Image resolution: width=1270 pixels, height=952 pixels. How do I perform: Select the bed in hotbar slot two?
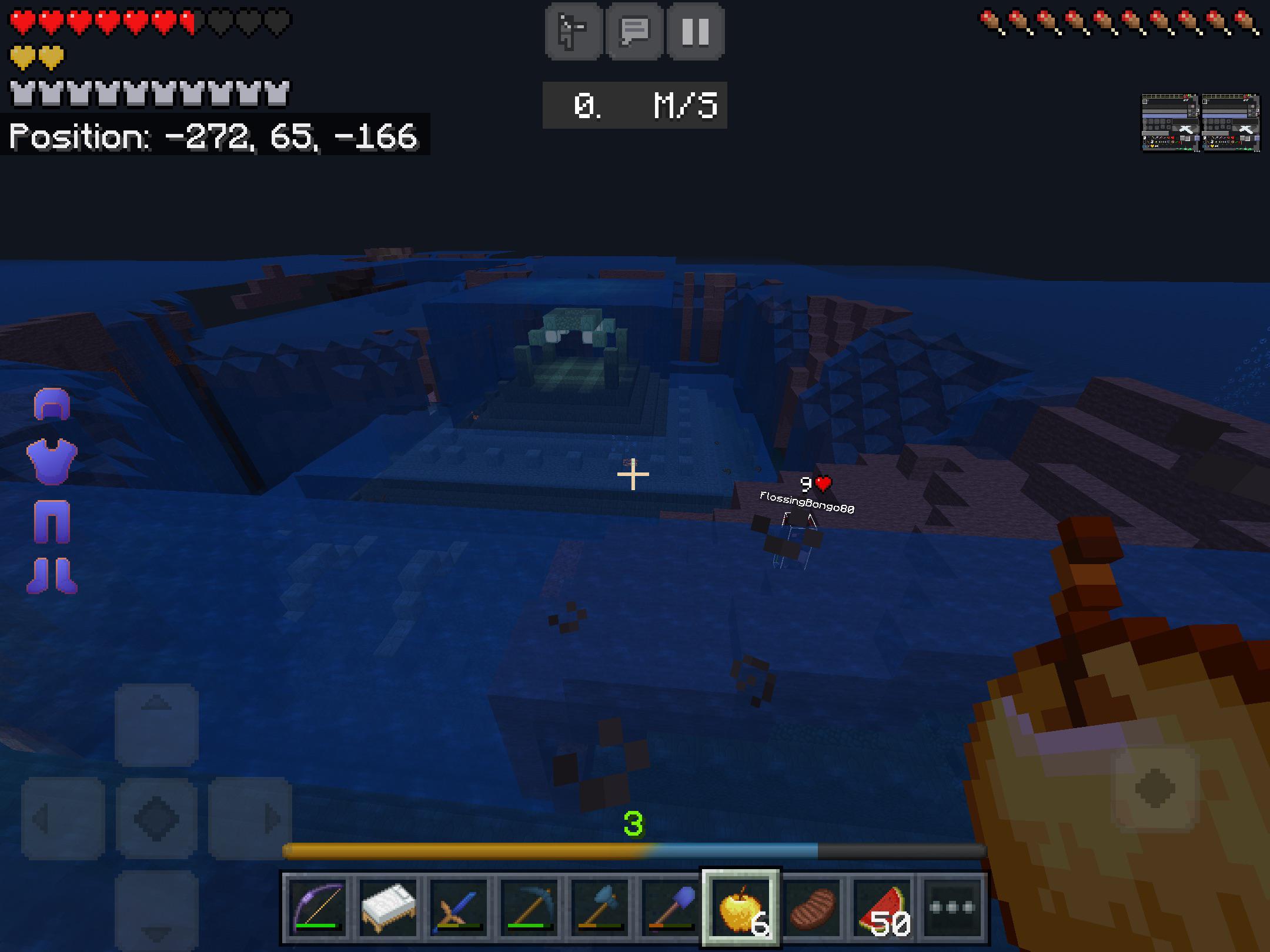point(386,905)
